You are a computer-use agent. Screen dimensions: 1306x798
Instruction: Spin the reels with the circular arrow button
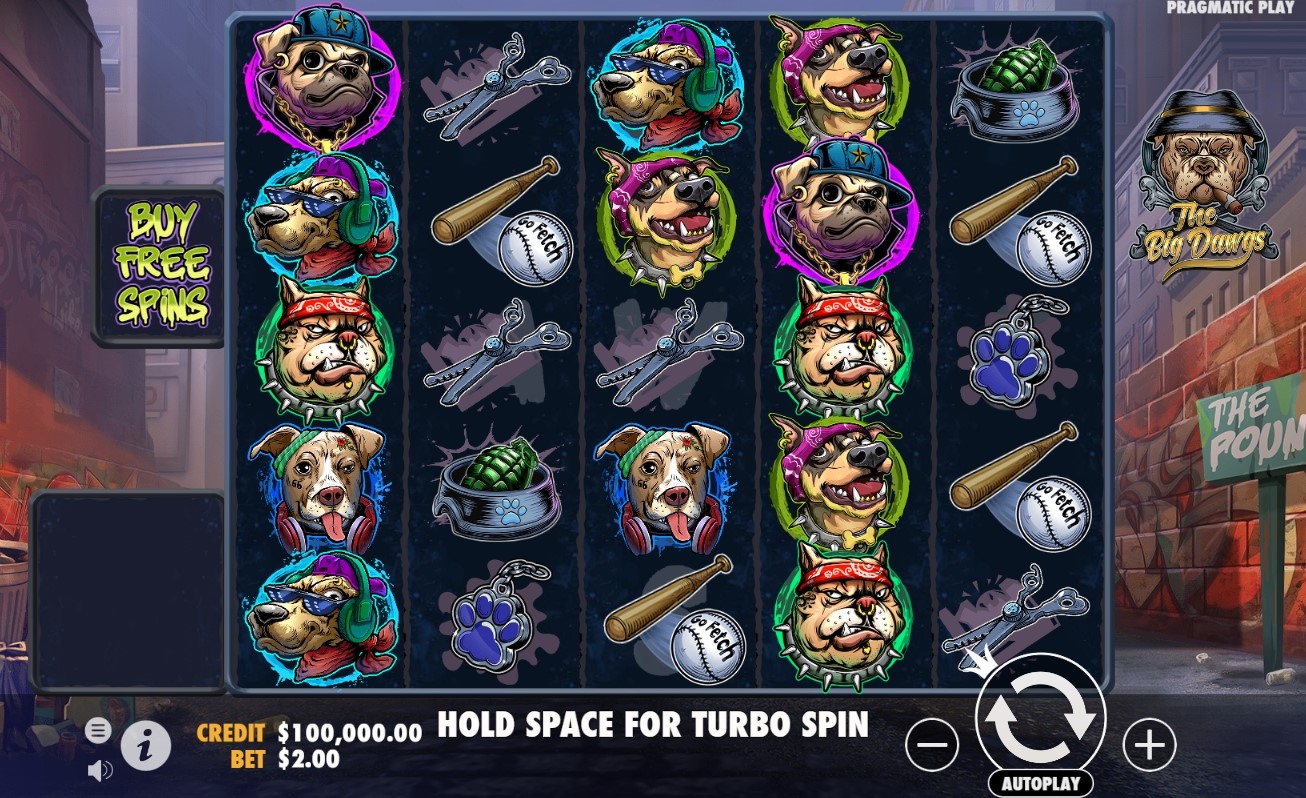tap(1040, 718)
